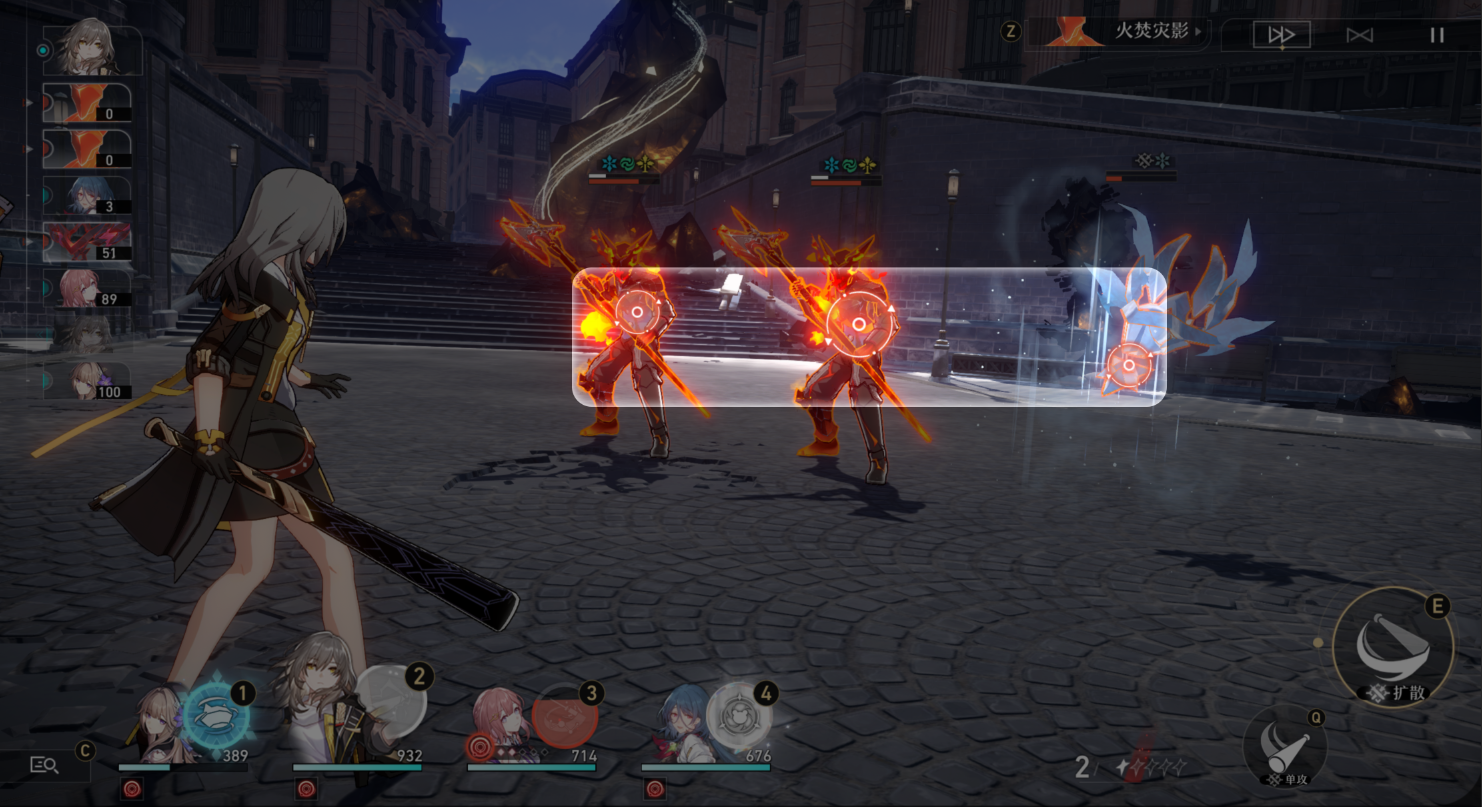Pause the battle

[x=1437, y=35]
